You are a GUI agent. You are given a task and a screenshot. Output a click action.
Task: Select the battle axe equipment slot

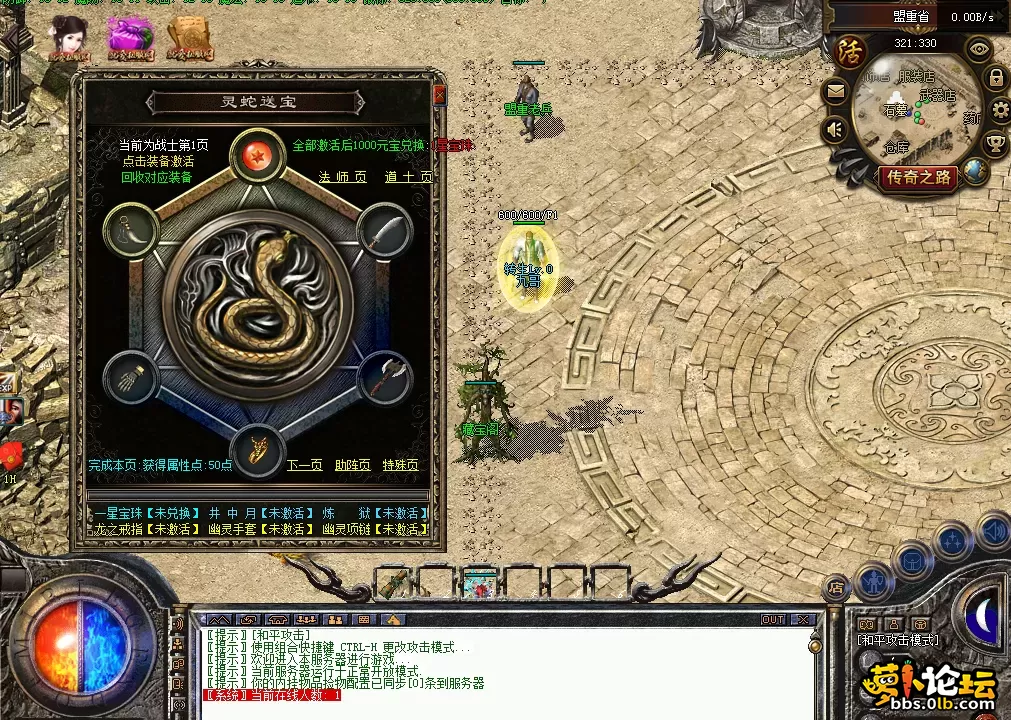[x=380, y=376]
